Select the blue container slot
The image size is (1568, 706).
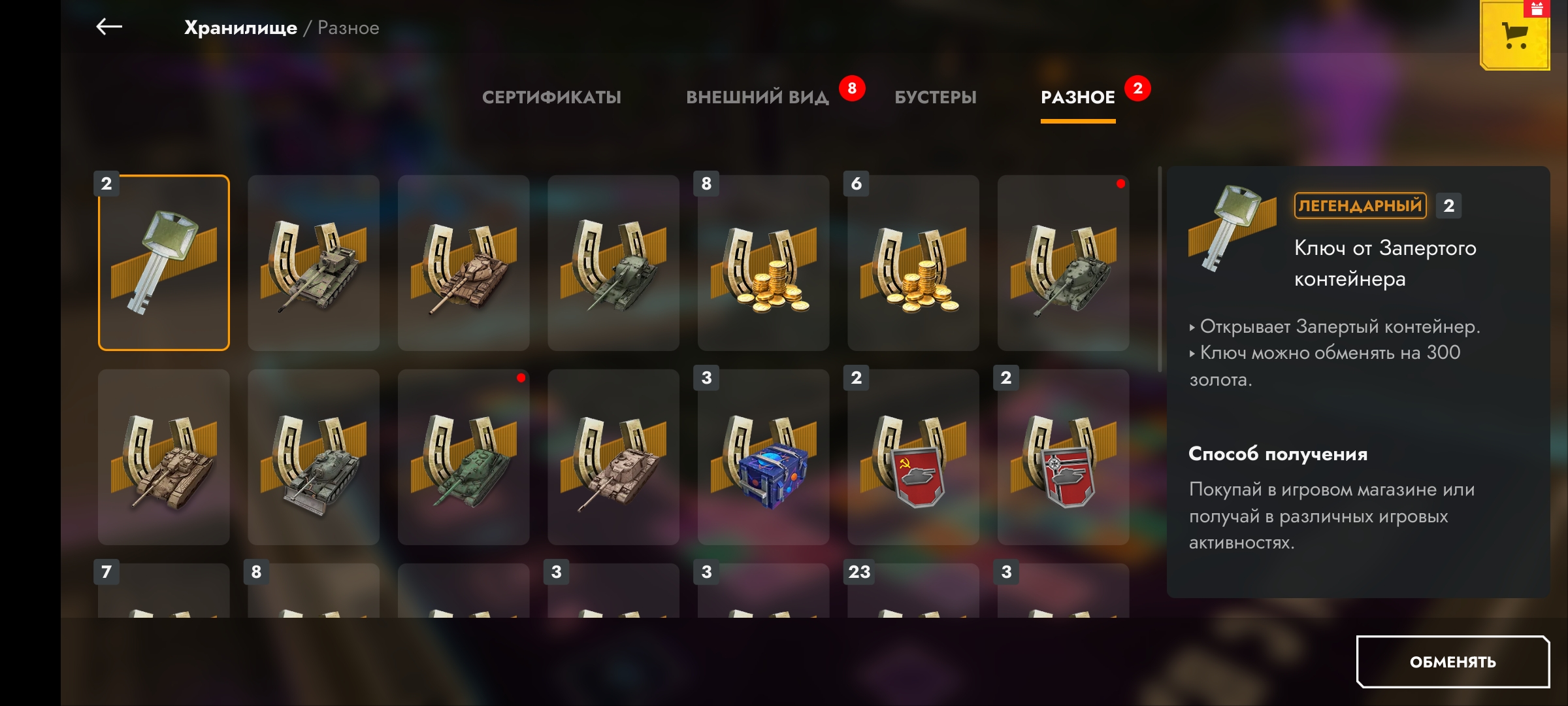[763, 458]
